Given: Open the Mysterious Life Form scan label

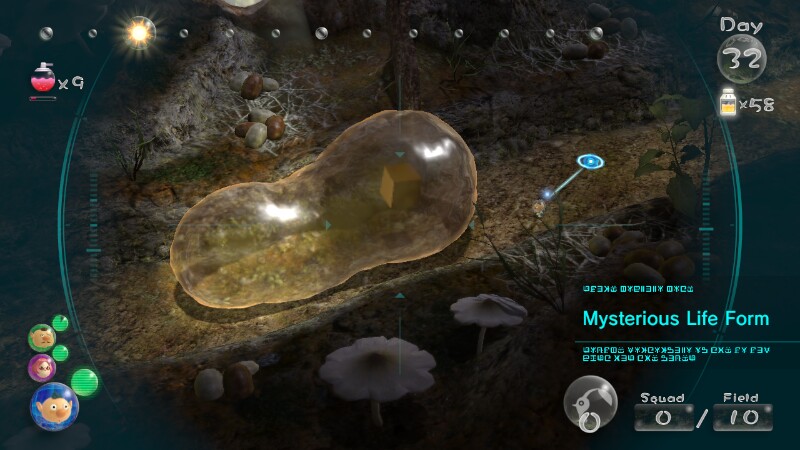Looking at the screenshot, I should pos(676,319).
